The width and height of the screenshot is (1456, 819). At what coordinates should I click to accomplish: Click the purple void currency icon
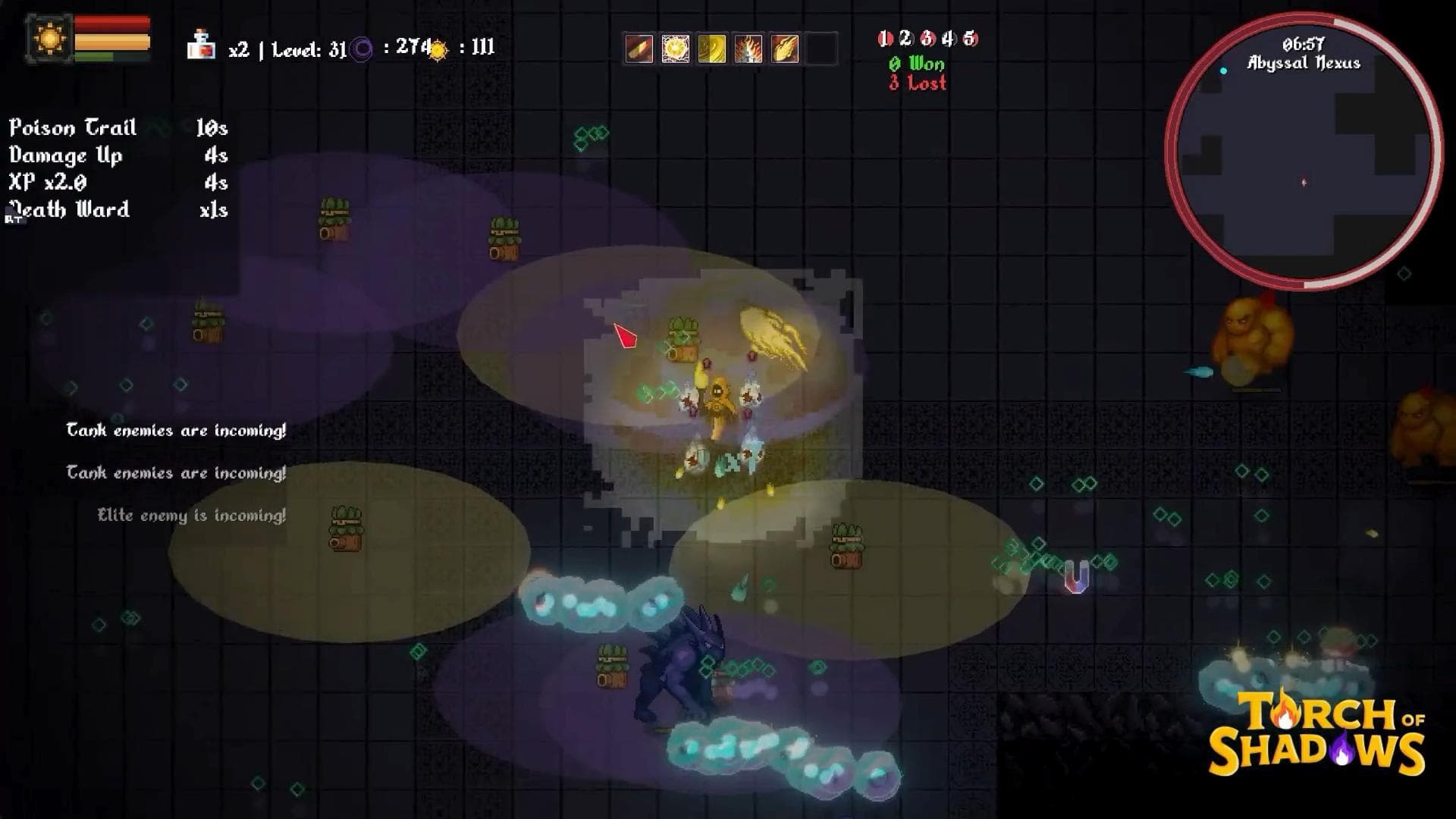(x=362, y=47)
